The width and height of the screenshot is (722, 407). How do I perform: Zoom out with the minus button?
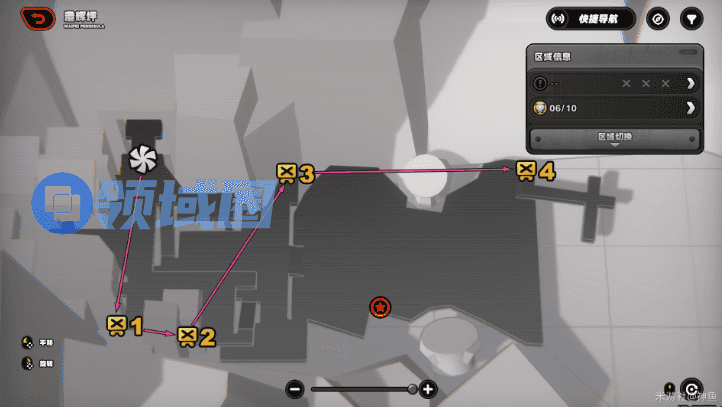tap(294, 389)
